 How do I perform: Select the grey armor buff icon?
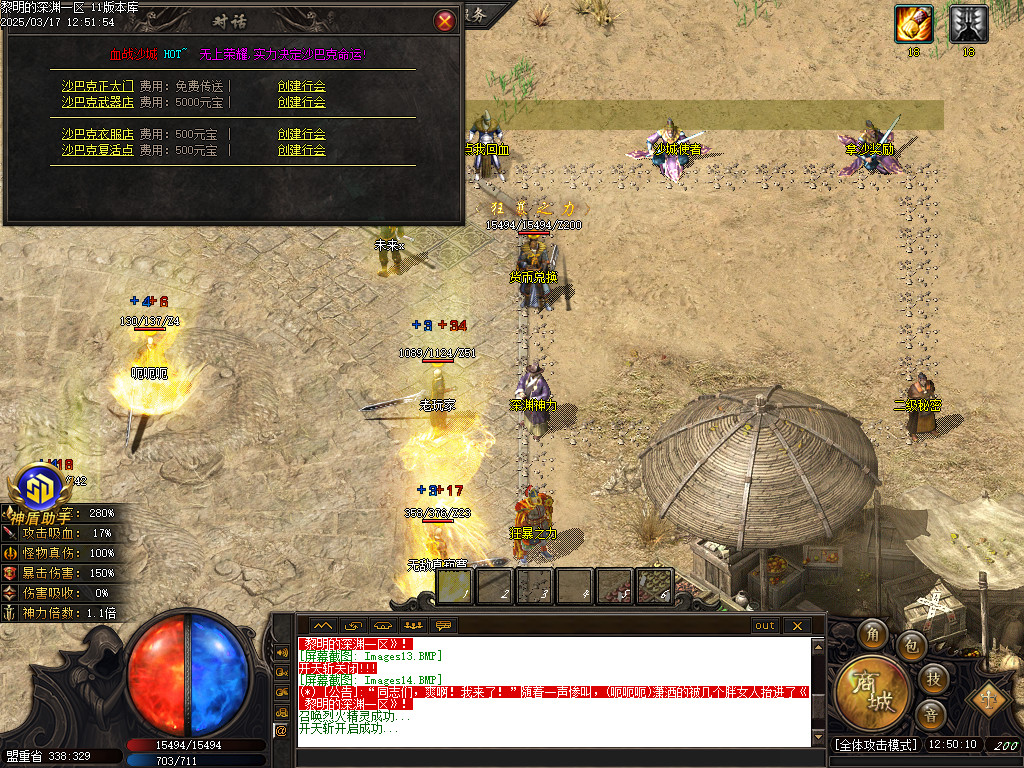click(969, 23)
